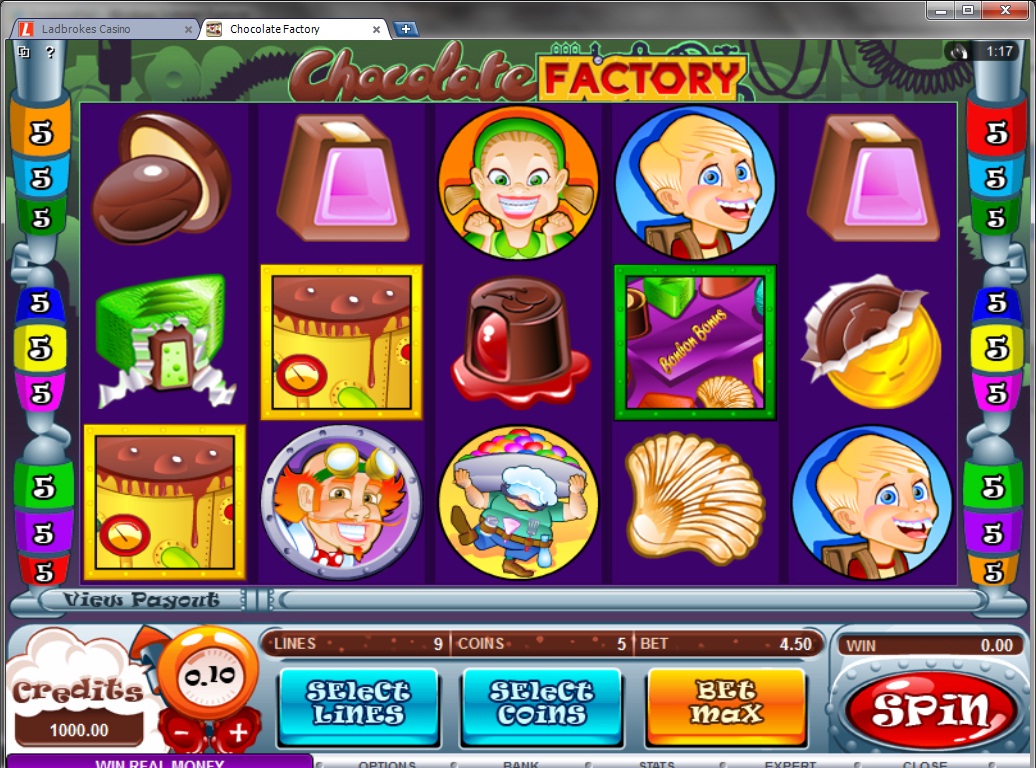This screenshot has height=768, width=1036.
Task: Select the yellow payline 5 marker
Action: point(41,348)
